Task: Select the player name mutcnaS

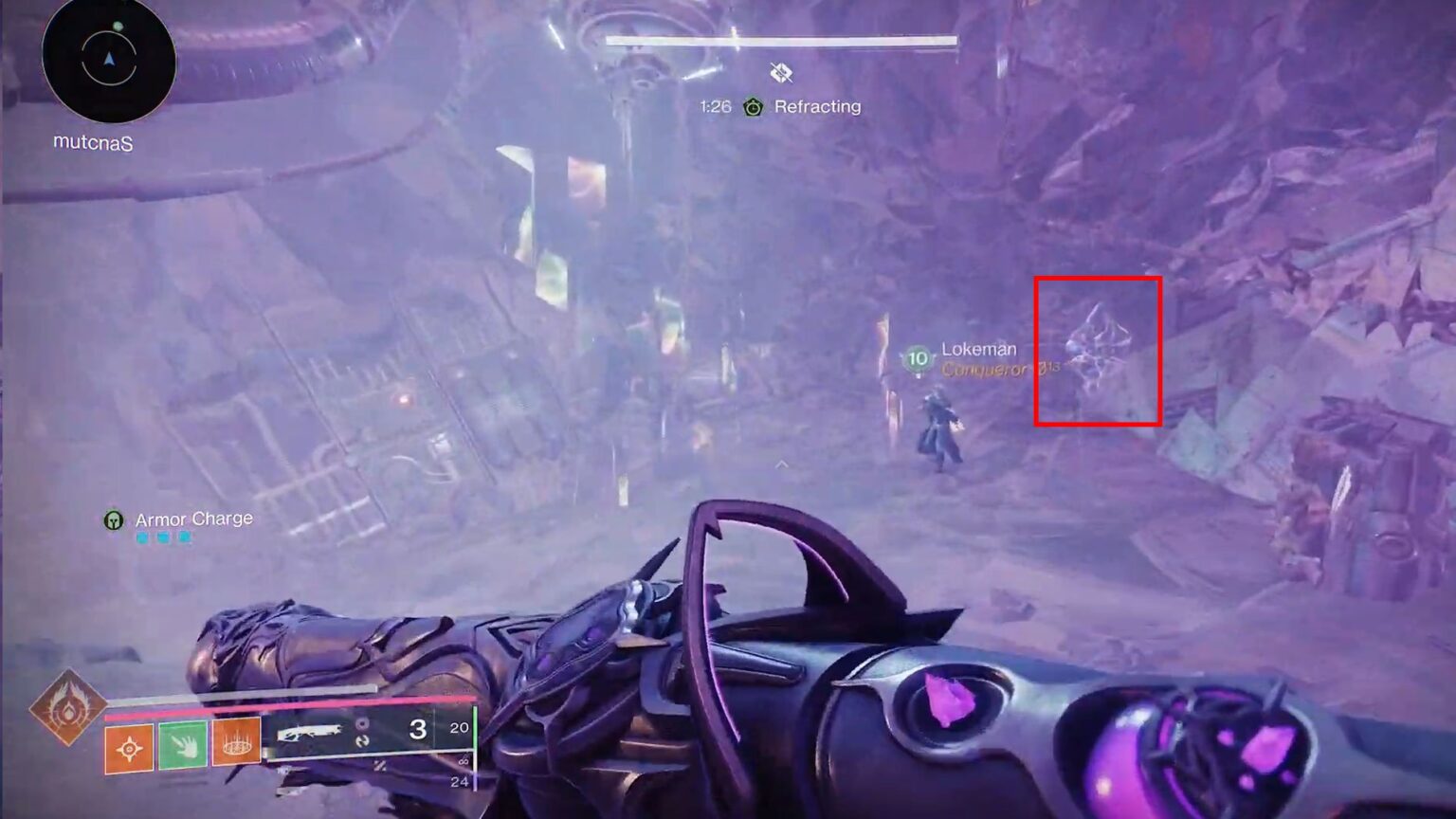Action: tap(92, 142)
